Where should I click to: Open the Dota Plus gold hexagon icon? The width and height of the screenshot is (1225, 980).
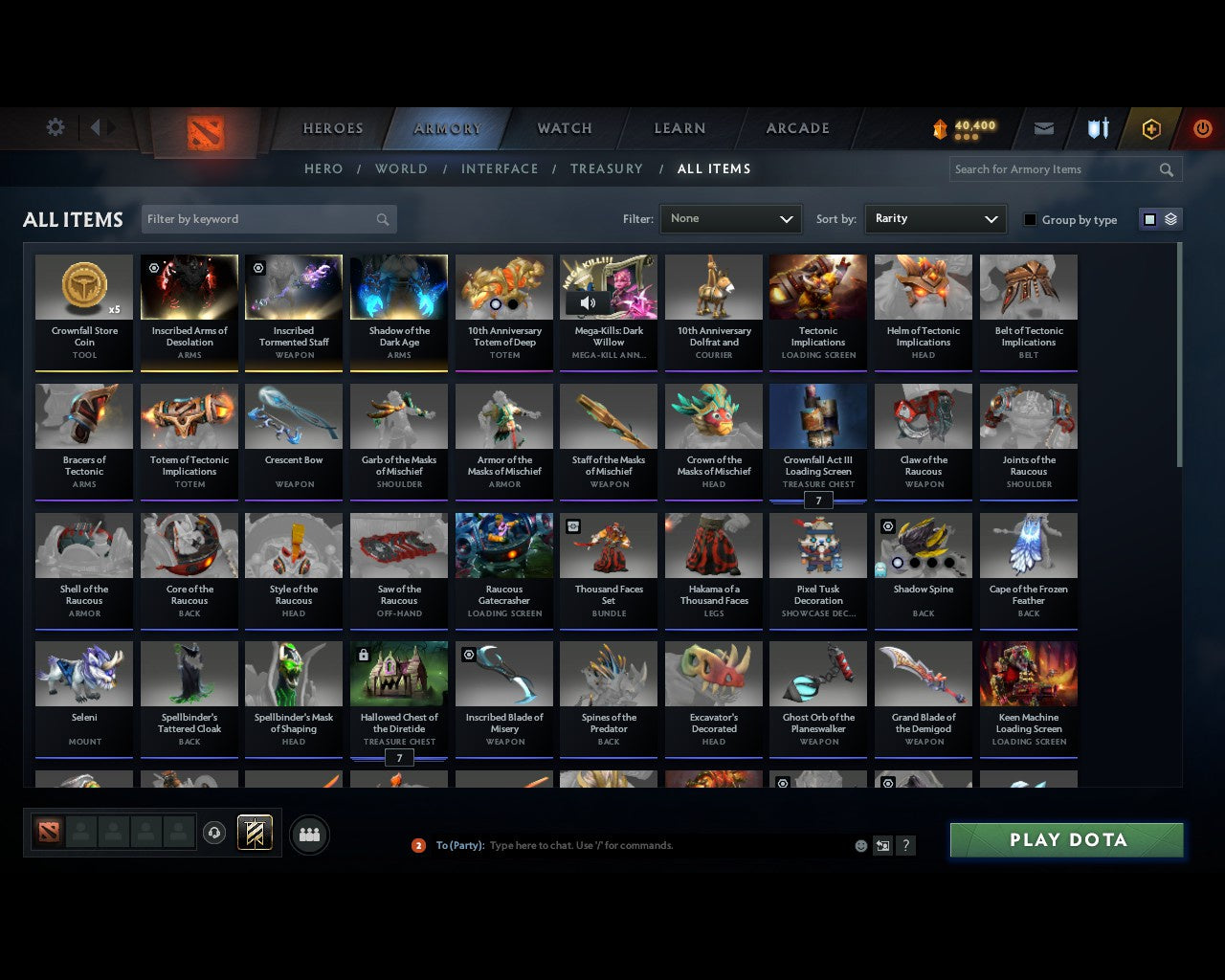pos(1151,128)
